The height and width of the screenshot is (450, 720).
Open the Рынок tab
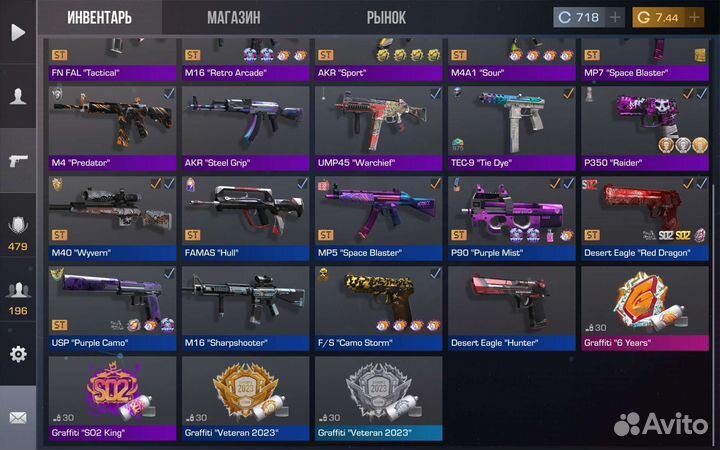pos(386,17)
